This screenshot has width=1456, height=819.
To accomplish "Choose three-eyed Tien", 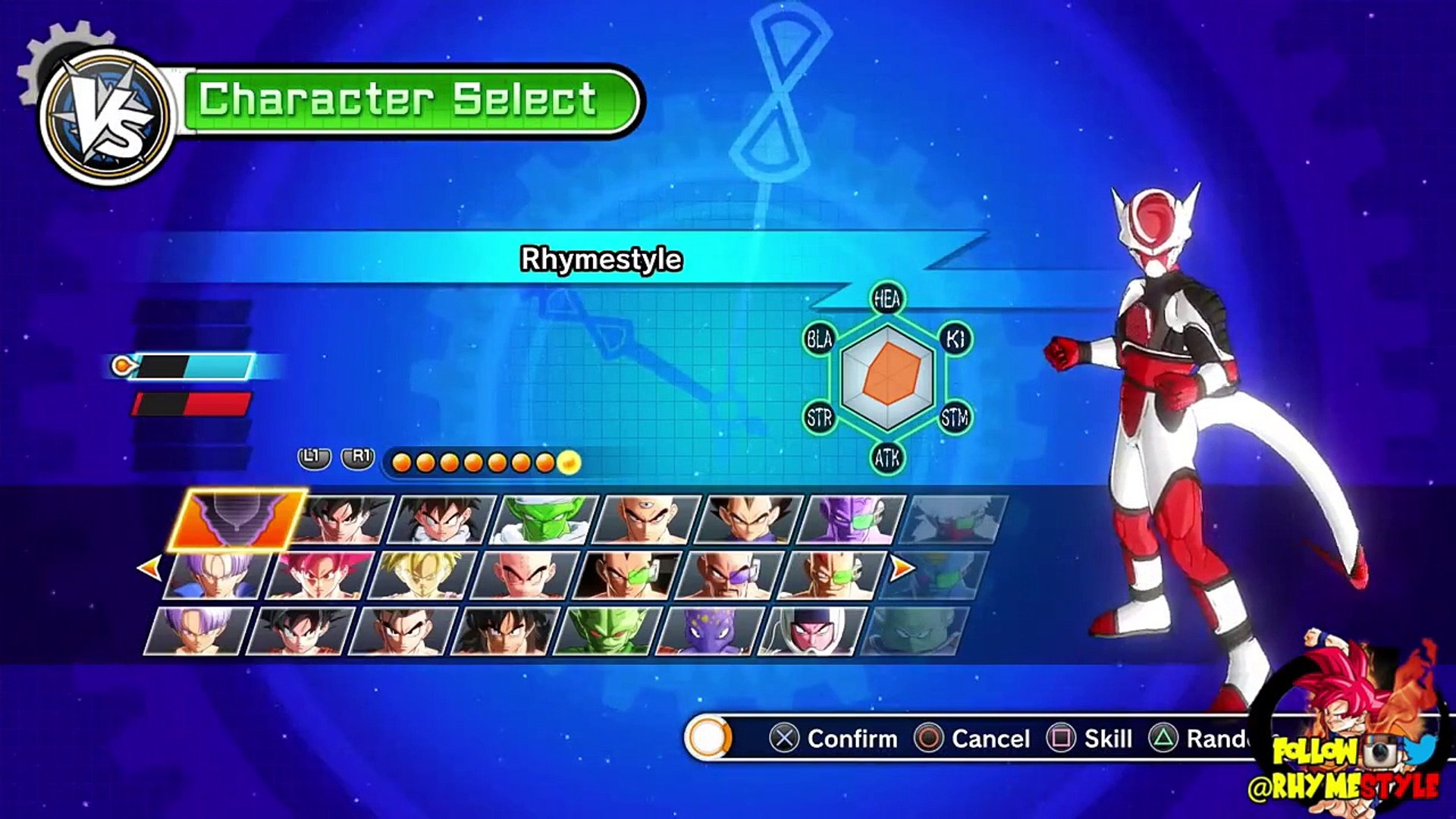I will pyautogui.click(x=648, y=519).
